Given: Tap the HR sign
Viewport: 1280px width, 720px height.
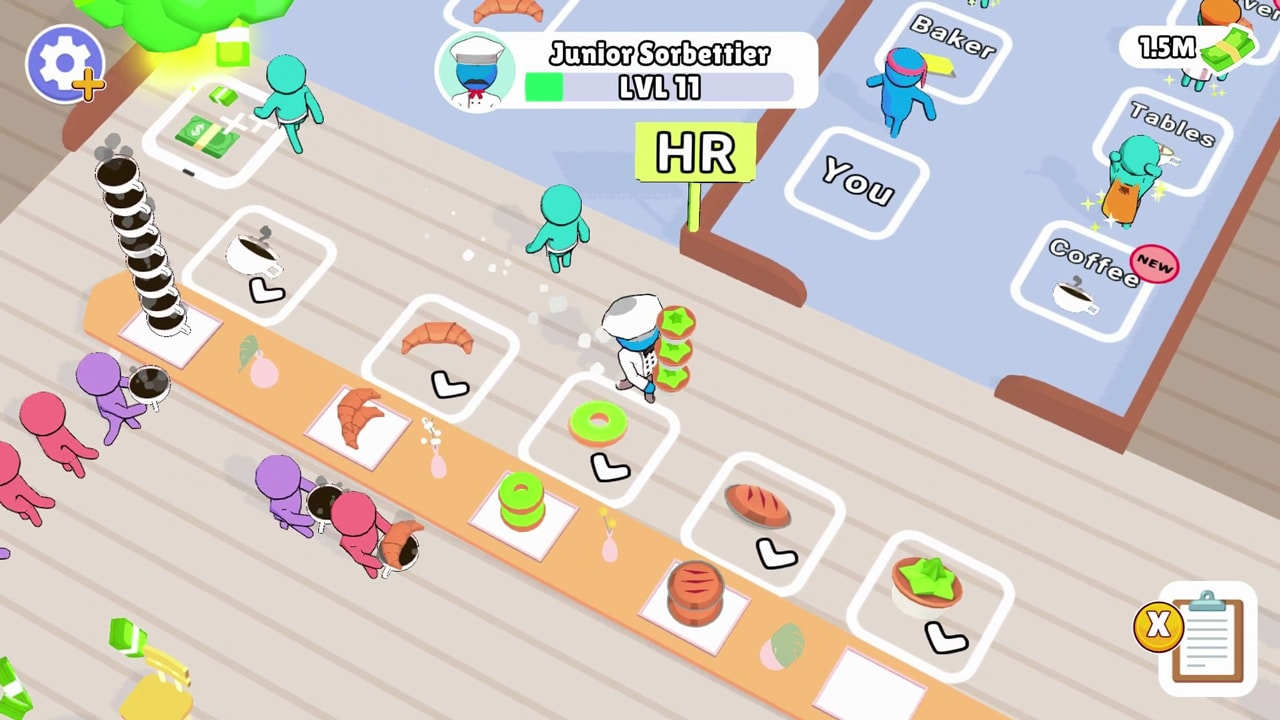Looking at the screenshot, I should coord(694,153).
